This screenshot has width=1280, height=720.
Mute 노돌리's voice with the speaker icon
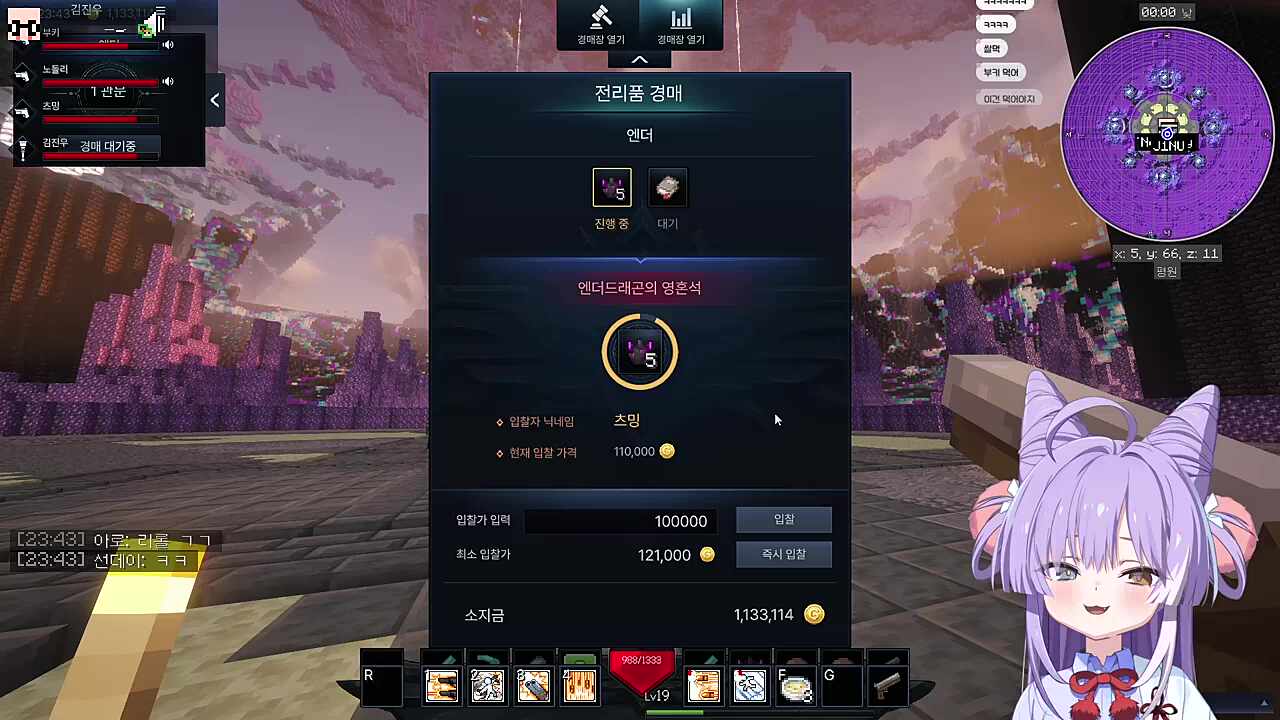[168, 80]
